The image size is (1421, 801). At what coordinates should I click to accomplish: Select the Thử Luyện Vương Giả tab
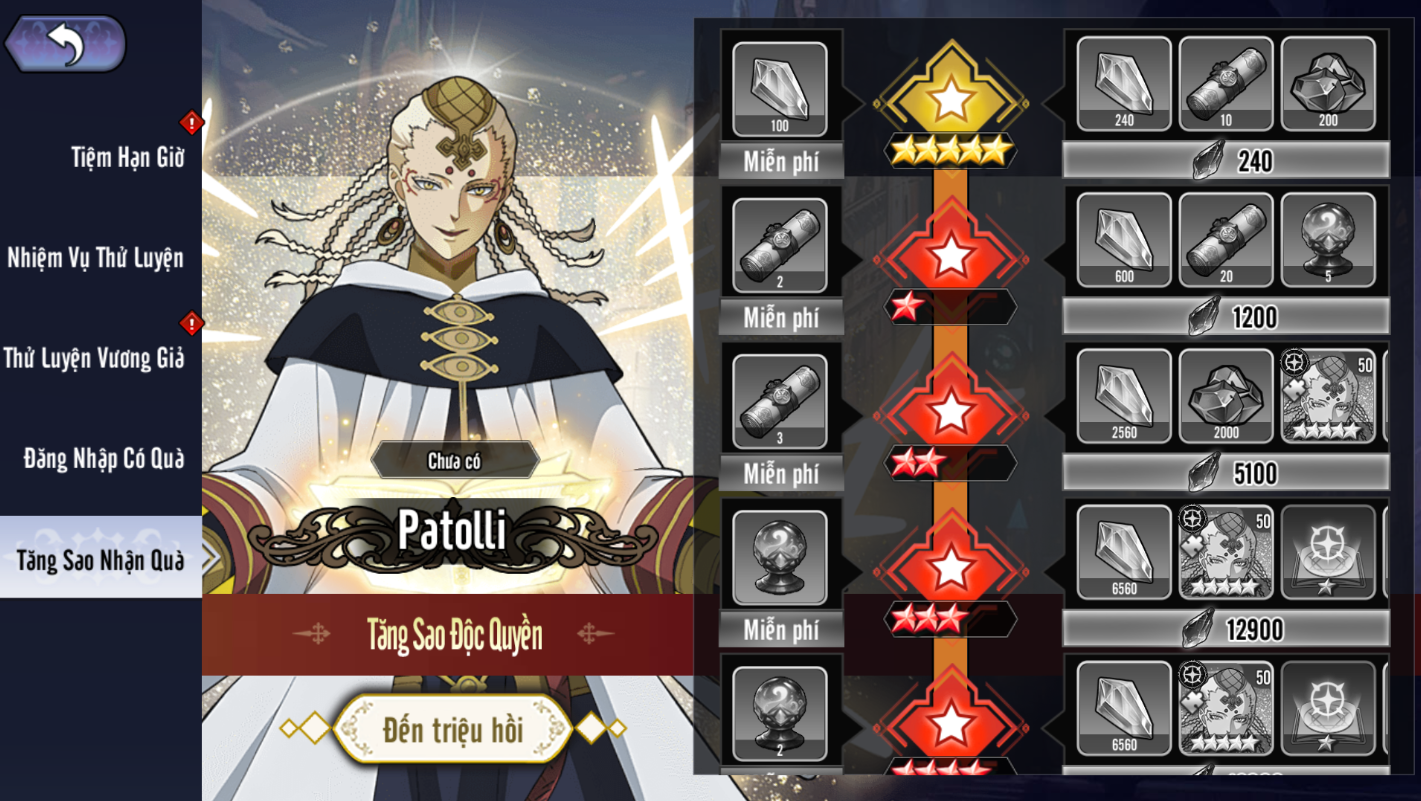coord(94,358)
